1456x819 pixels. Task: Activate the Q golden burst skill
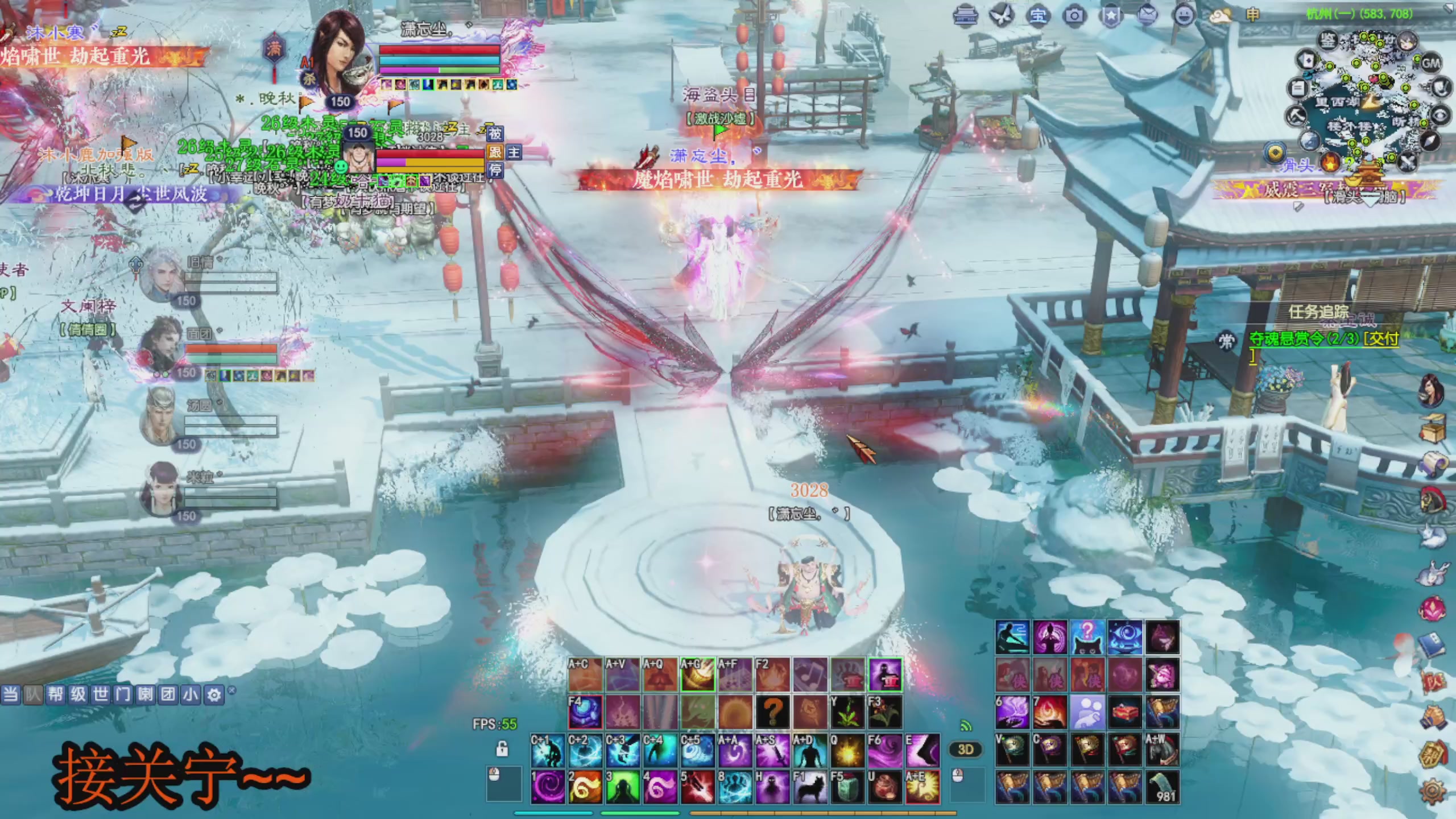coord(847,750)
